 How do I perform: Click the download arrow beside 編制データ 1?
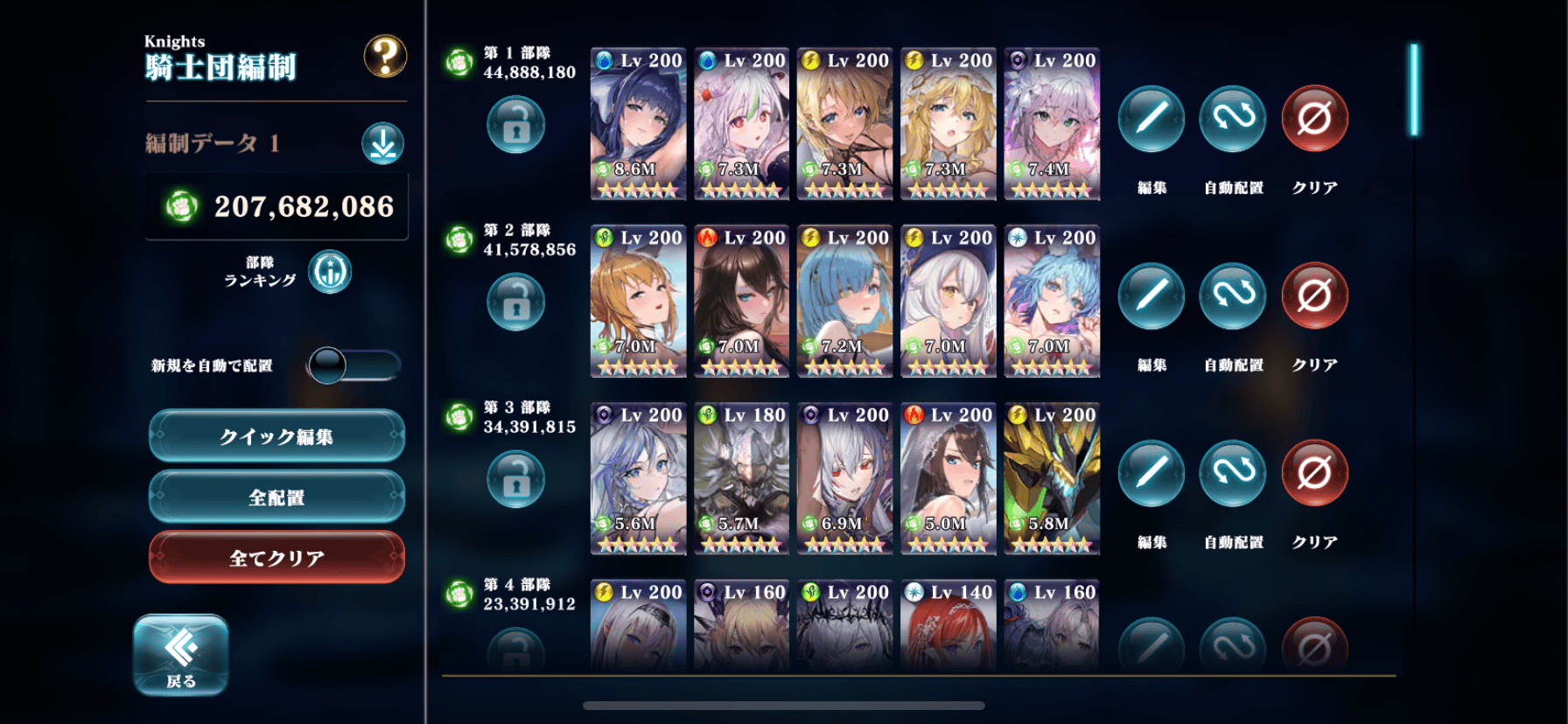point(382,144)
